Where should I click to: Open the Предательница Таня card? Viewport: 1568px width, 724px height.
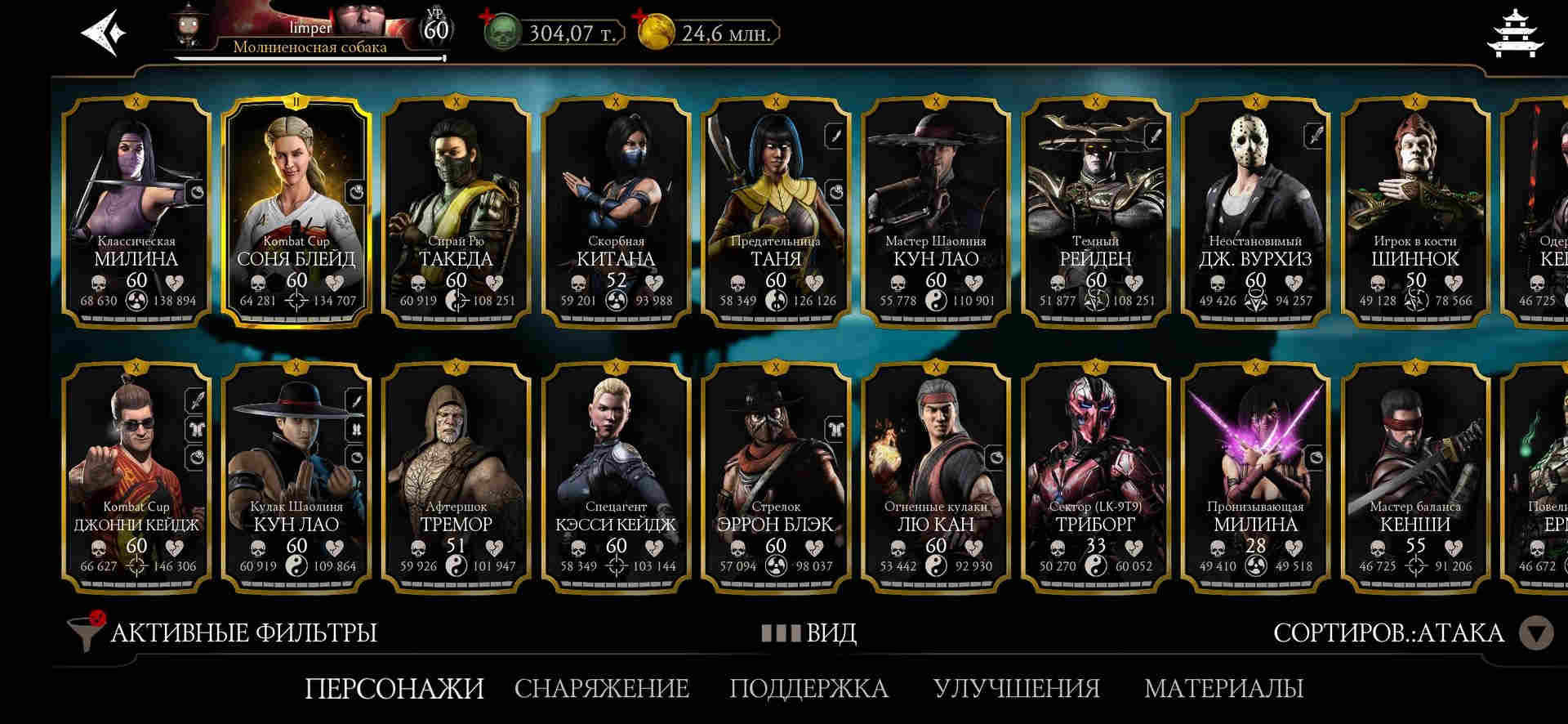pyautogui.click(x=775, y=212)
